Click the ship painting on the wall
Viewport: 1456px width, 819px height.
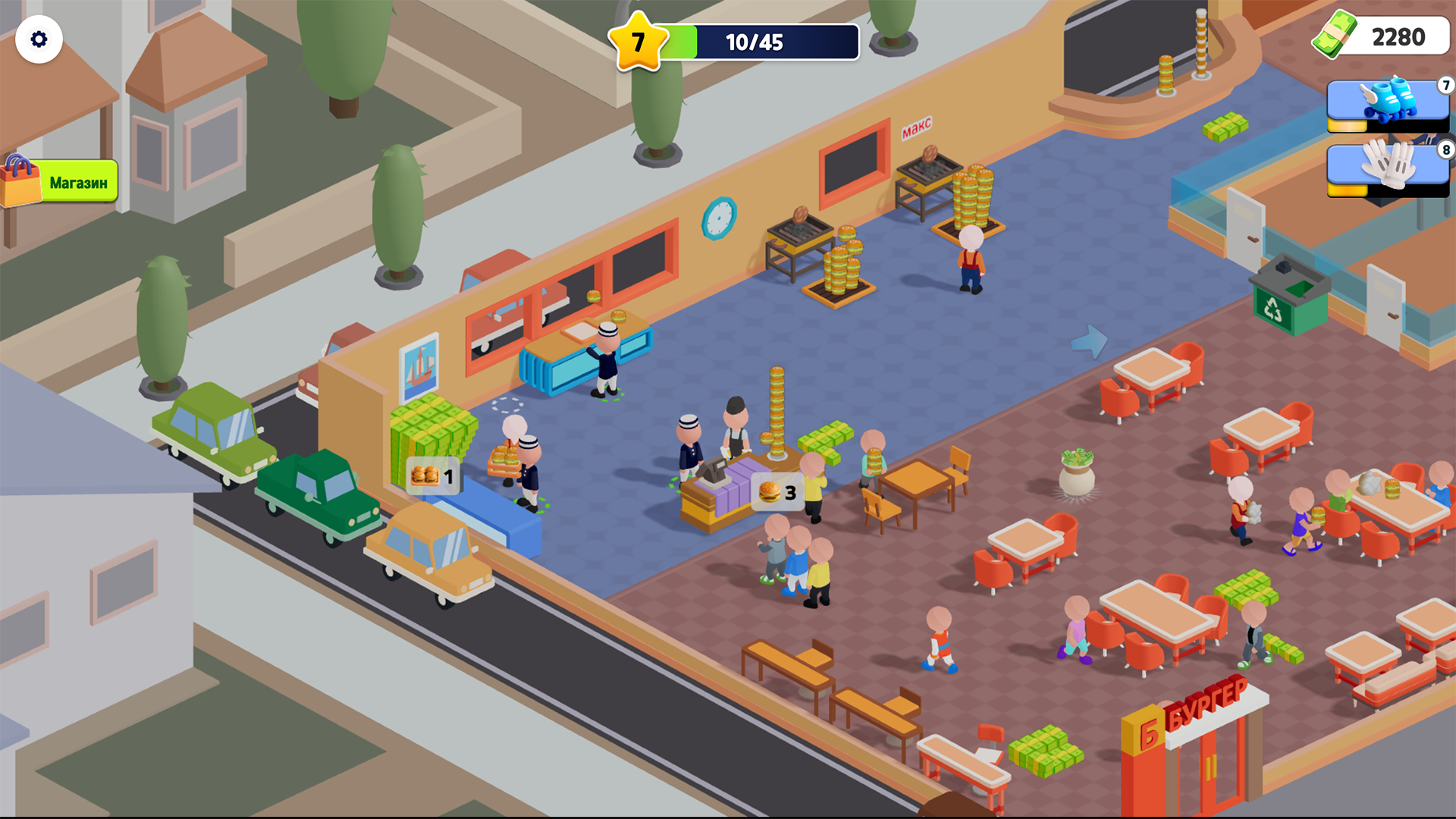coord(418,369)
